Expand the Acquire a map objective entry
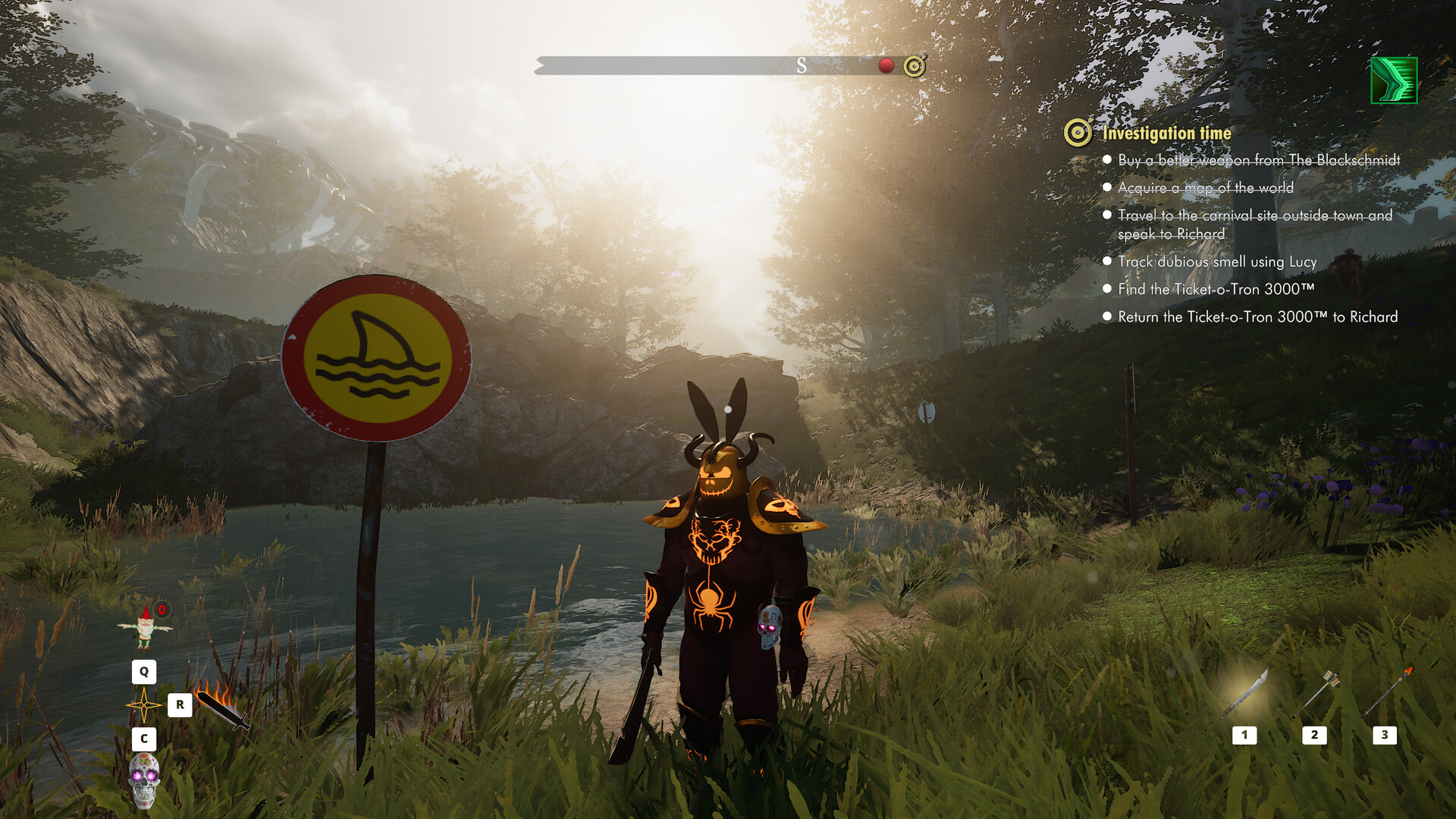1456x819 pixels. pyautogui.click(x=1107, y=187)
